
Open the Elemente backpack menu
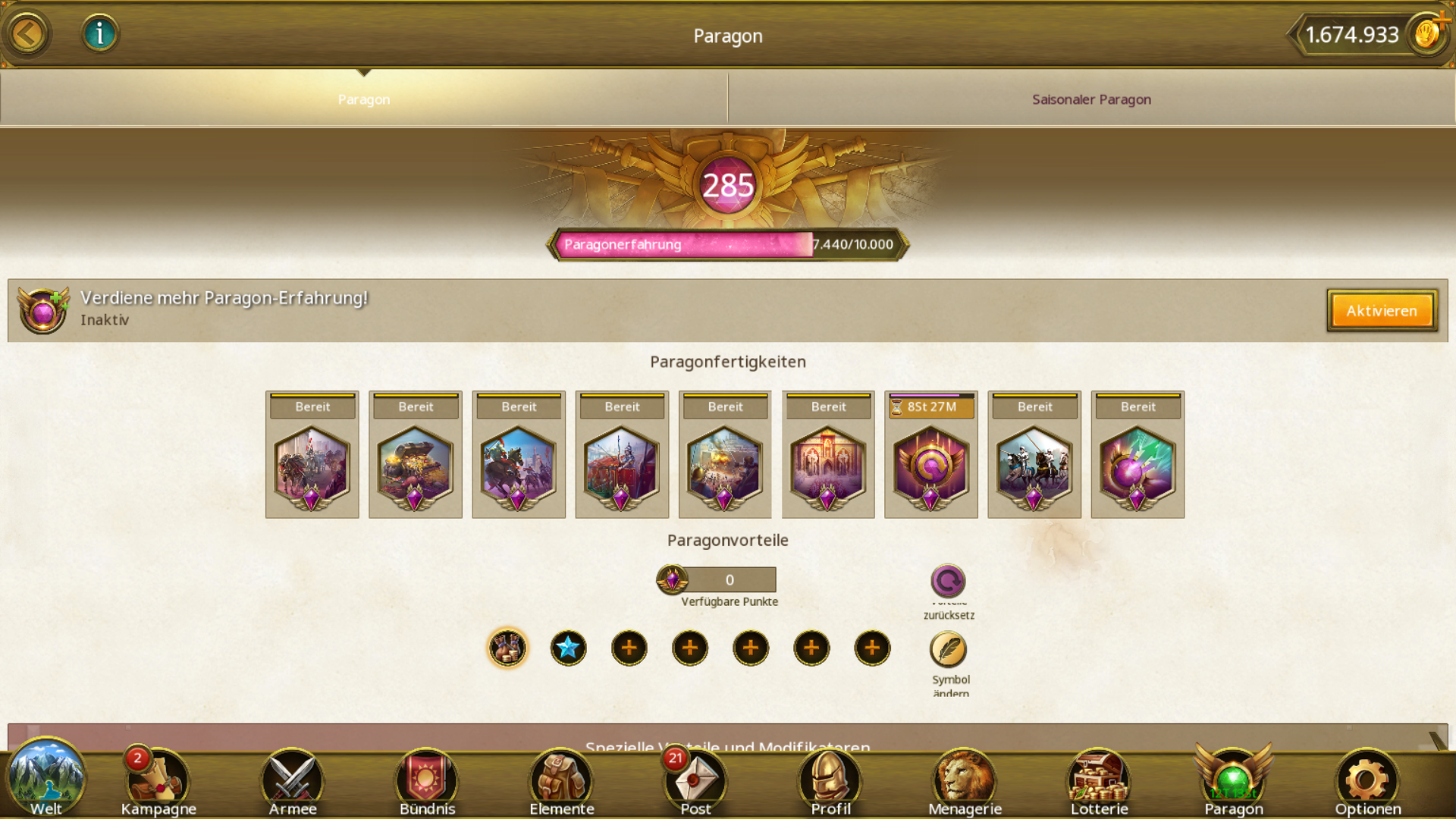(x=562, y=783)
